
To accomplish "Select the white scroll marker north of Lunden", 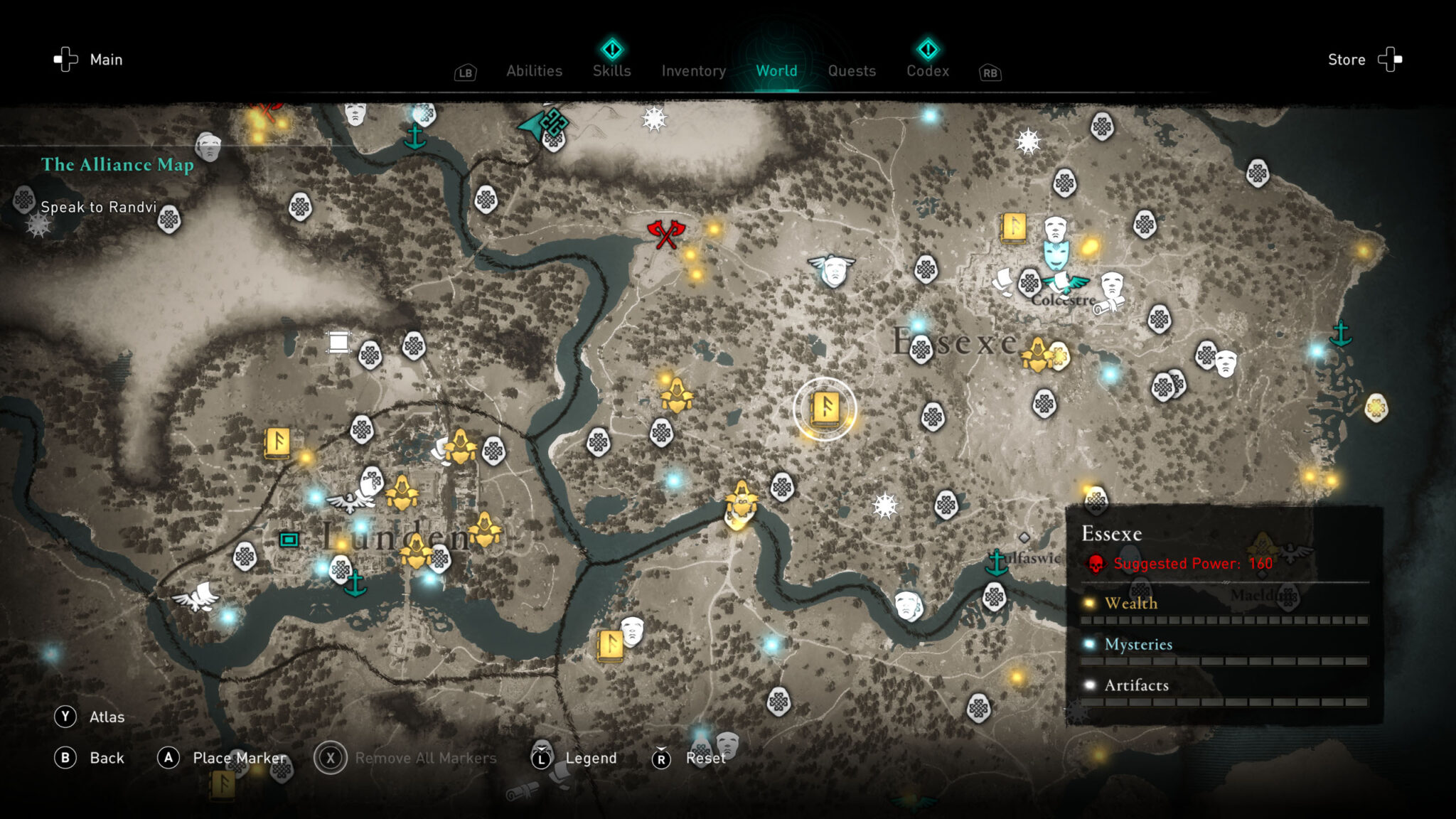I will click(x=338, y=342).
